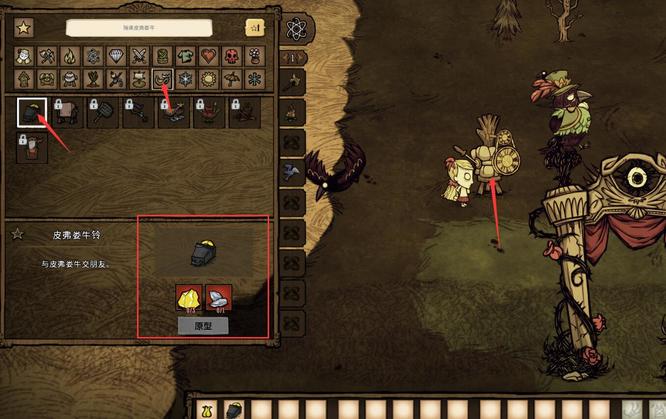
Task: Favorite the Beefalo Bell recipe star
Action: (x=16, y=234)
